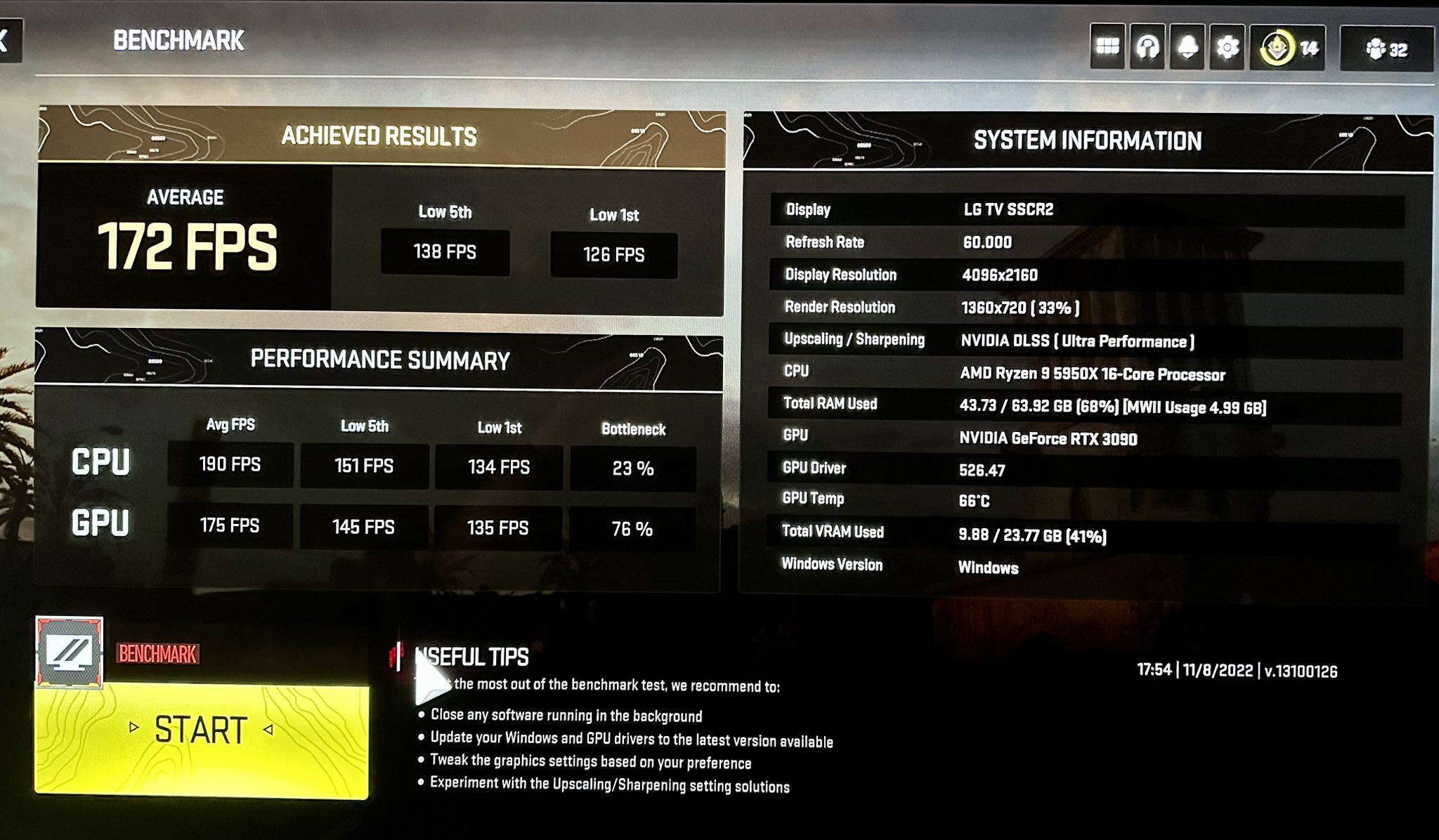The image size is (1439, 840).
Task: Open the Notifications bell
Action: pyautogui.click(x=1189, y=46)
